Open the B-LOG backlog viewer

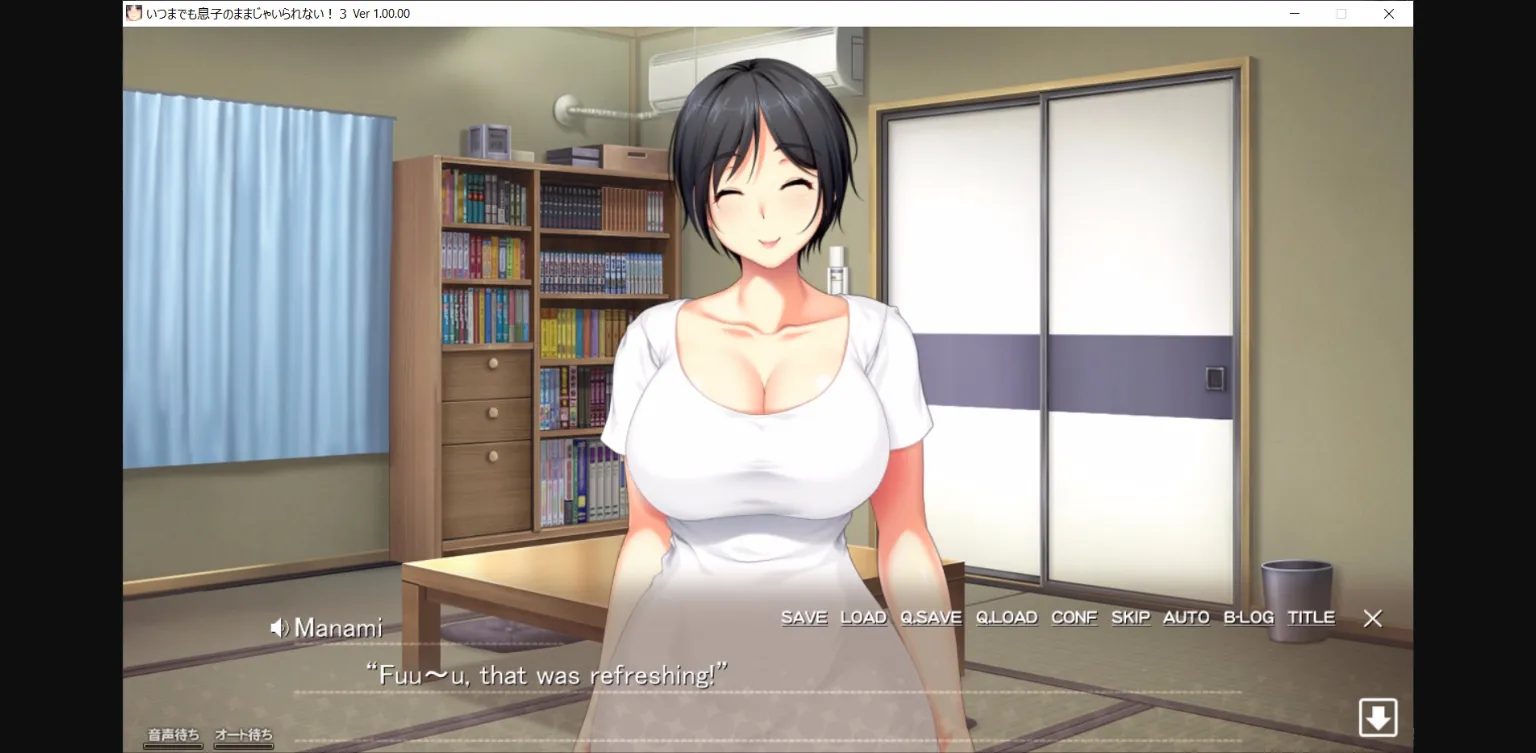pos(1248,617)
